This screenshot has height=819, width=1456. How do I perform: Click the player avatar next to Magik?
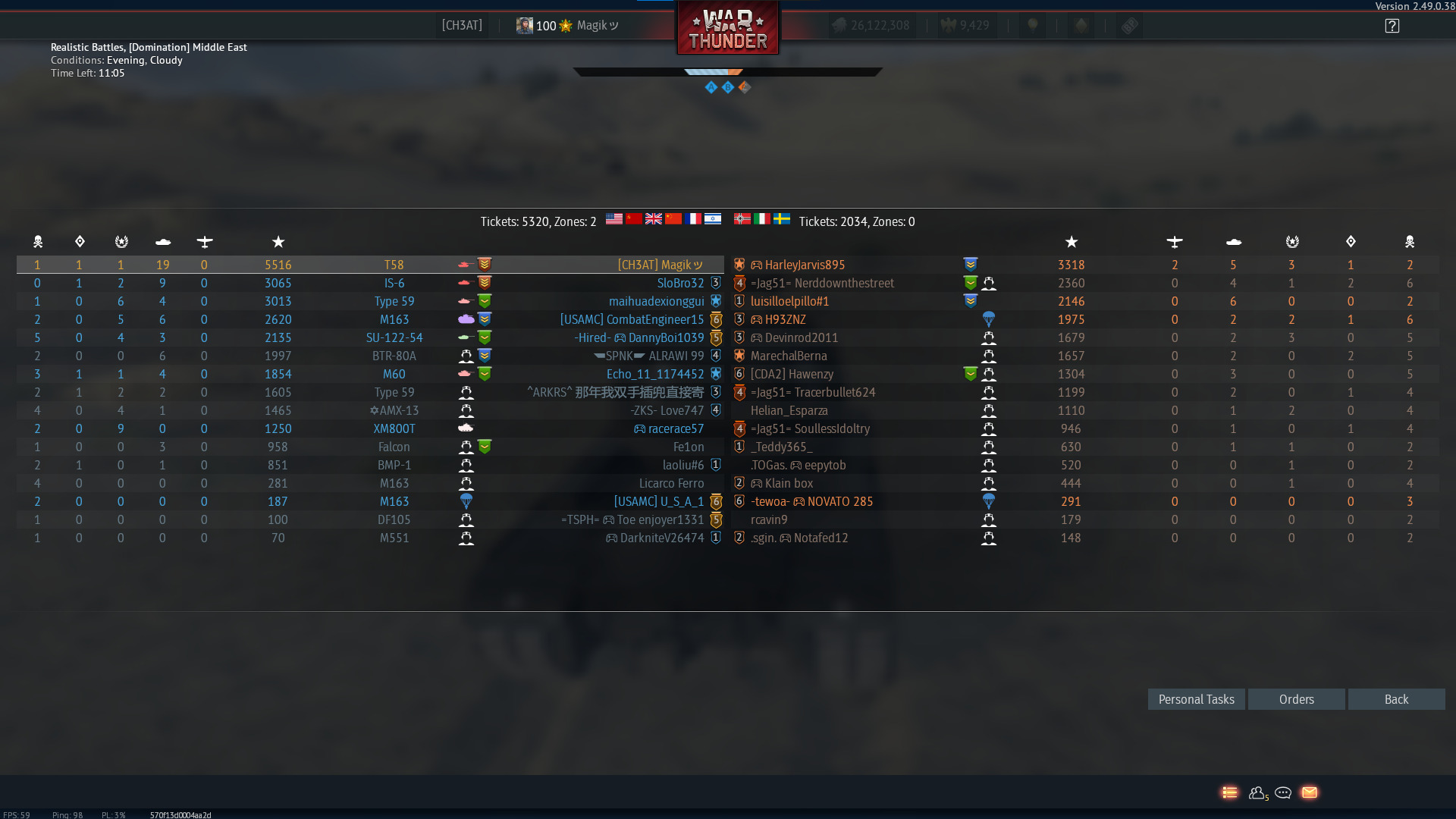524,25
